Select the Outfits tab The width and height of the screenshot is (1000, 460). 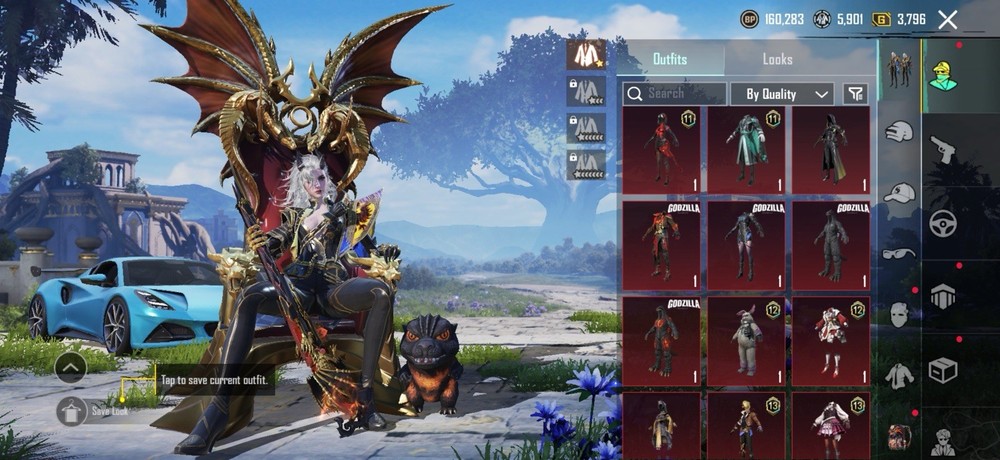click(x=669, y=59)
